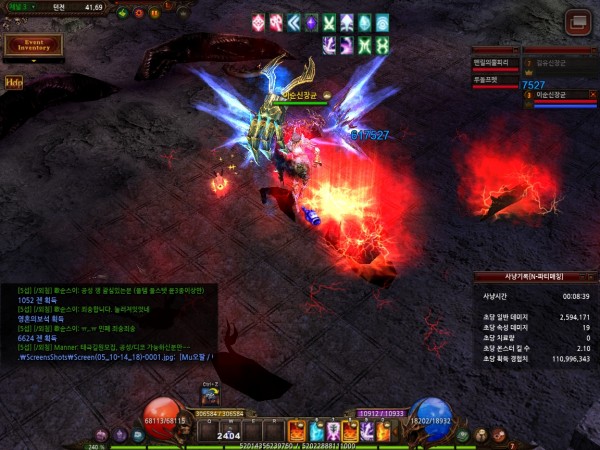Click the Help button
Screen dimensions: 600x450
(13, 82)
